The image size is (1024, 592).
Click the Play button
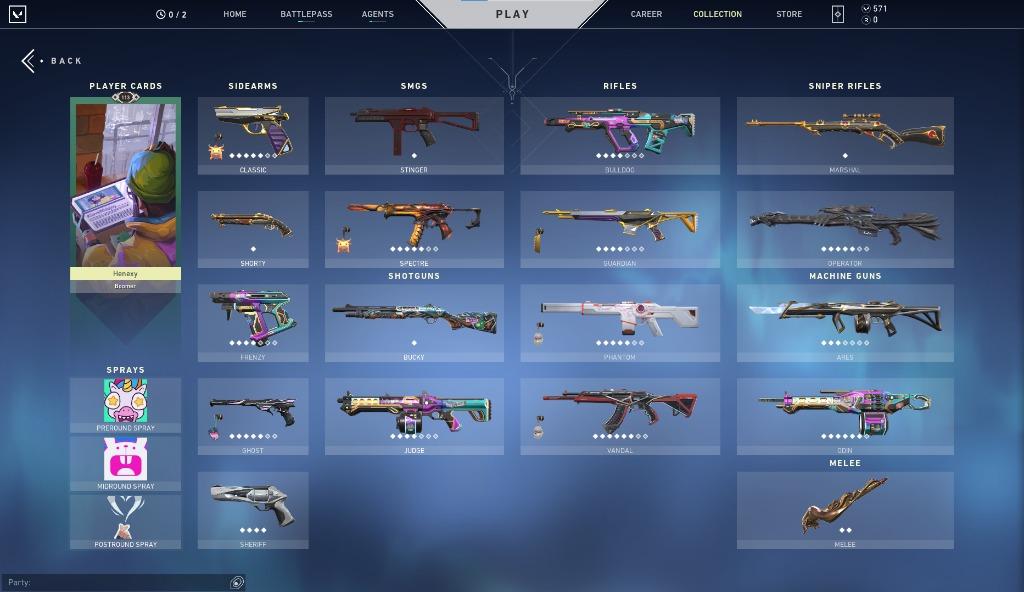point(512,14)
